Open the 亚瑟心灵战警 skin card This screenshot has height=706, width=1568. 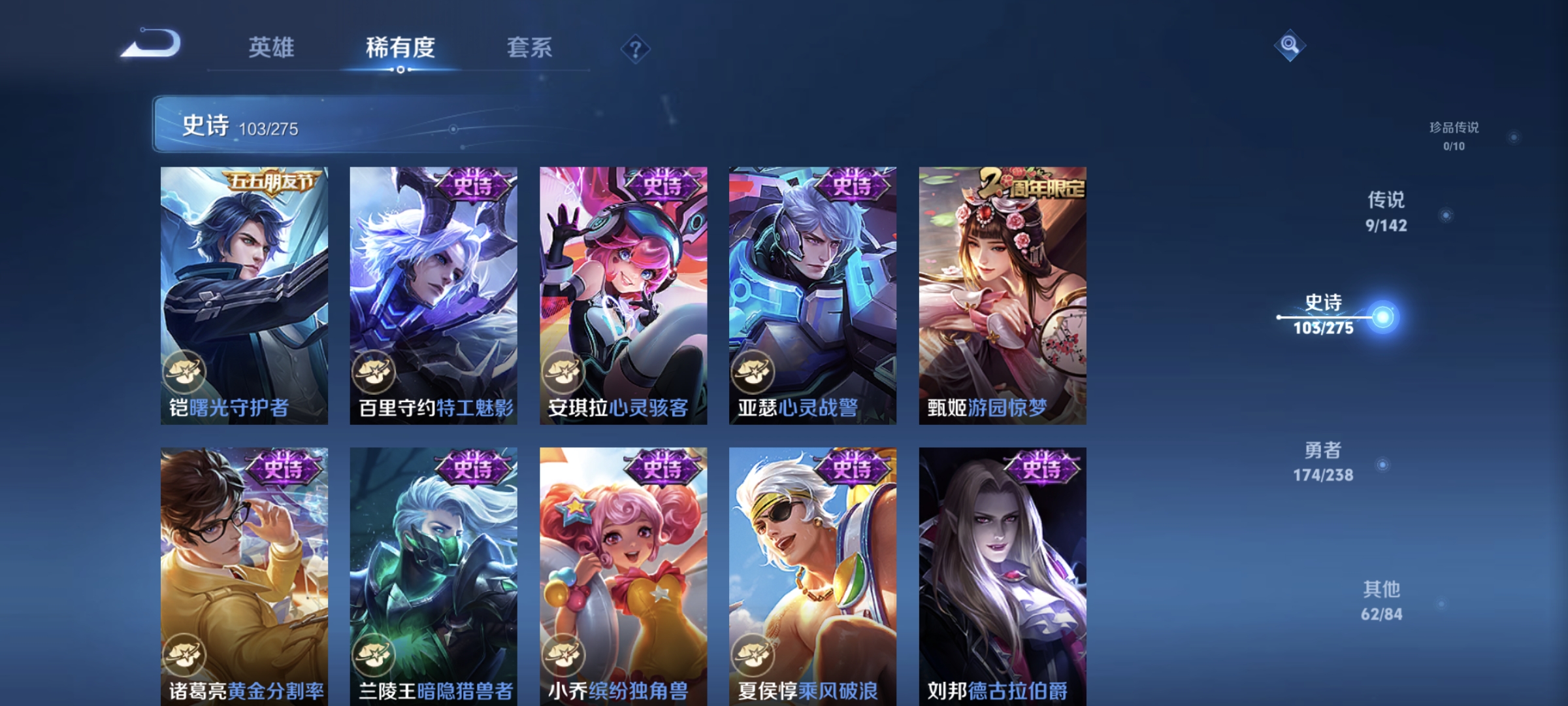pyautogui.click(x=812, y=294)
